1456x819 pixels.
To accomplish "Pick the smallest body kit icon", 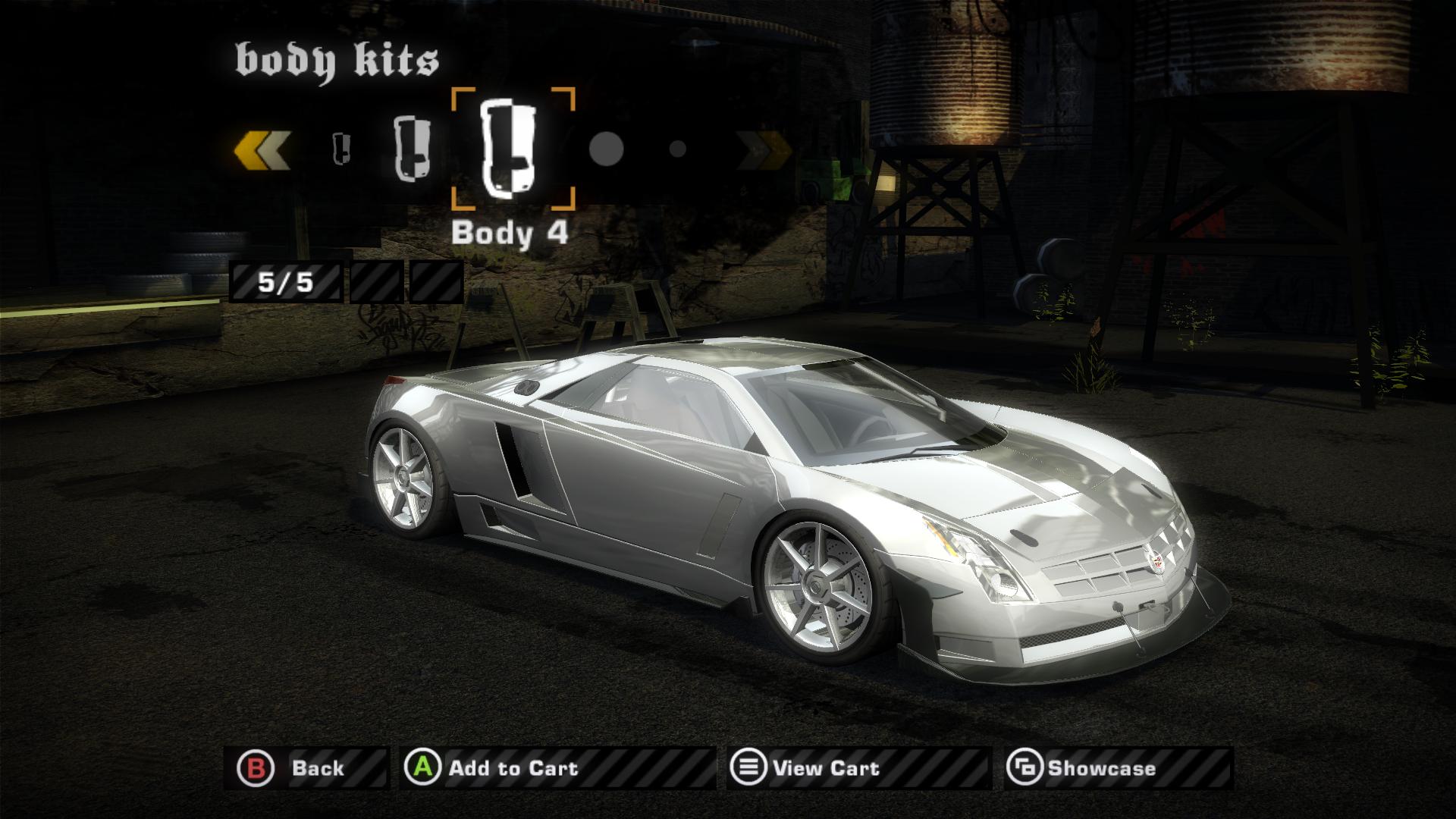I will point(343,149).
